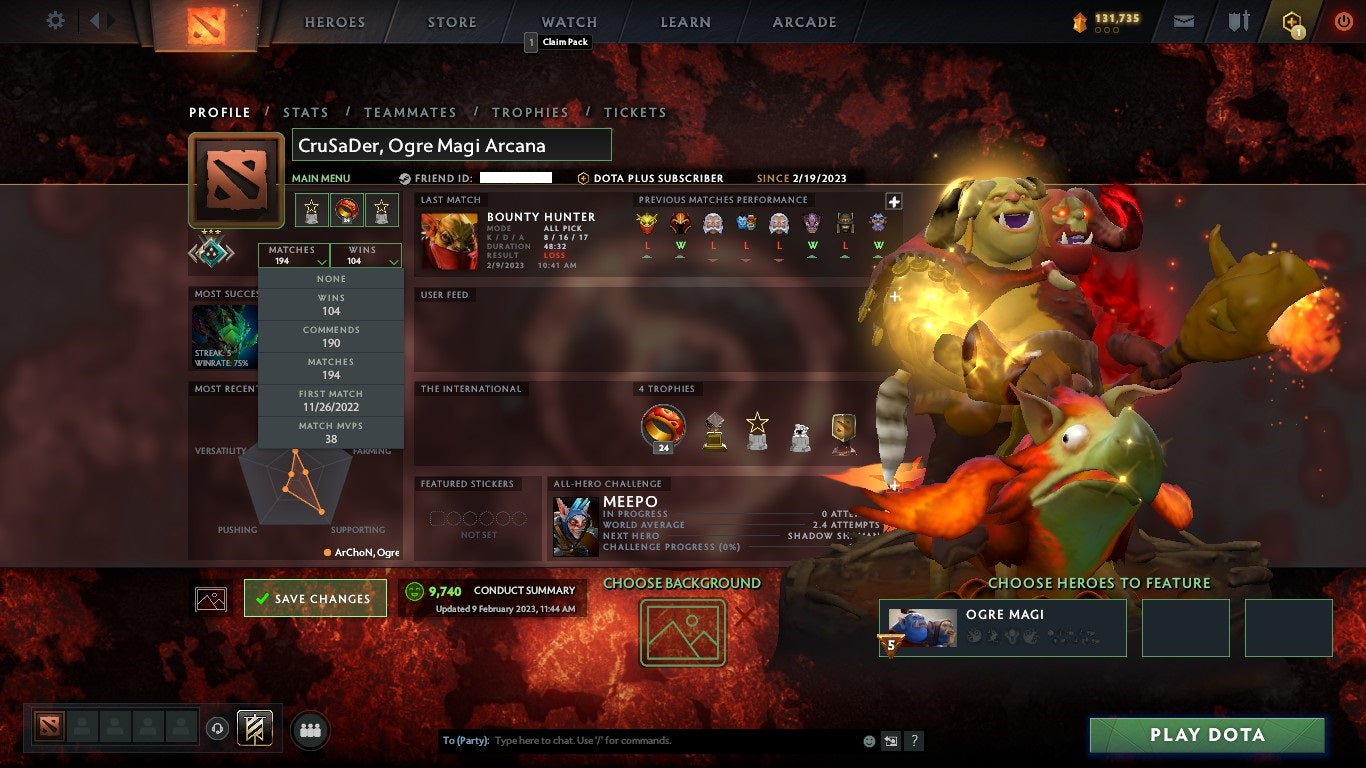This screenshot has height=768, width=1366.
Task: Open the Armory shield-and-sword icon
Action: coord(1237,19)
